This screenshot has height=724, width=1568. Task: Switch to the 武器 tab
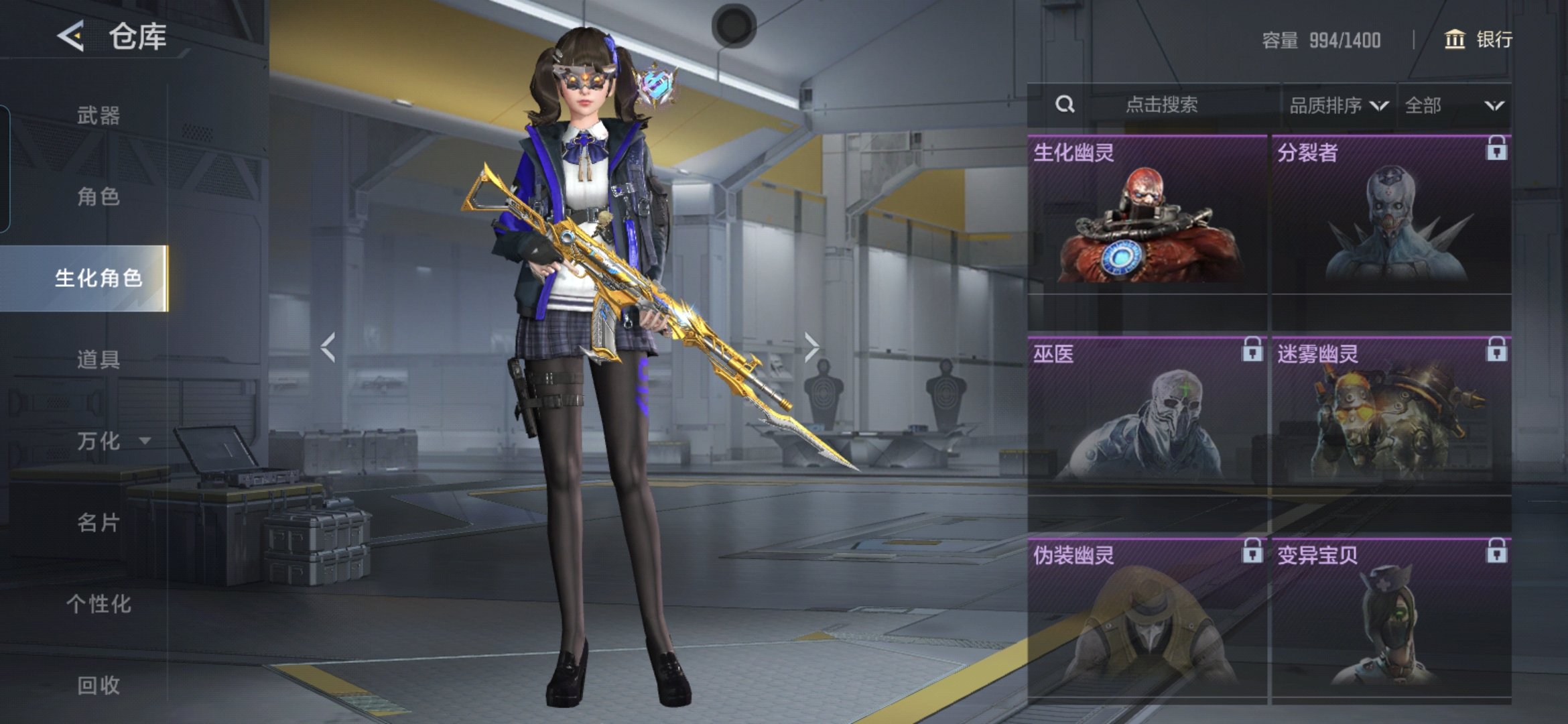point(99,115)
